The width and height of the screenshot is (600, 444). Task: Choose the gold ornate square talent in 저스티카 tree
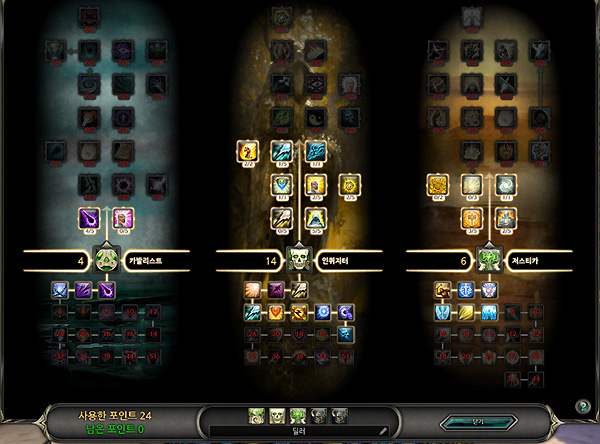[x=437, y=185]
